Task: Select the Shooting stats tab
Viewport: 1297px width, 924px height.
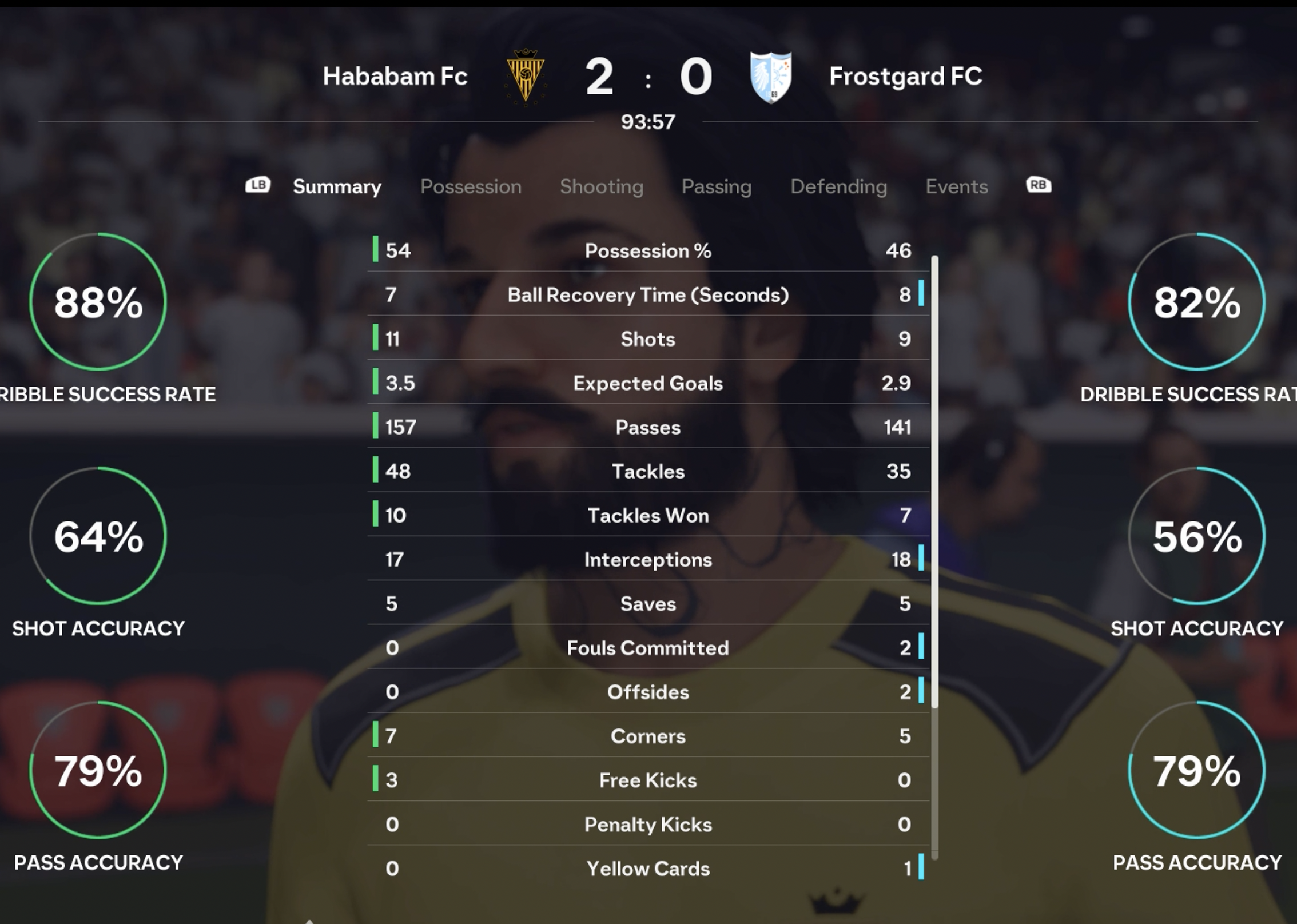Action: click(602, 186)
